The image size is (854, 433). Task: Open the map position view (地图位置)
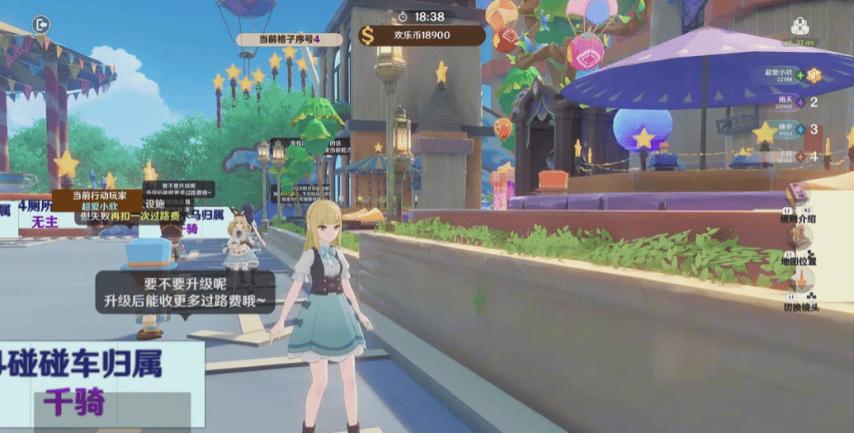tap(800, 243)
